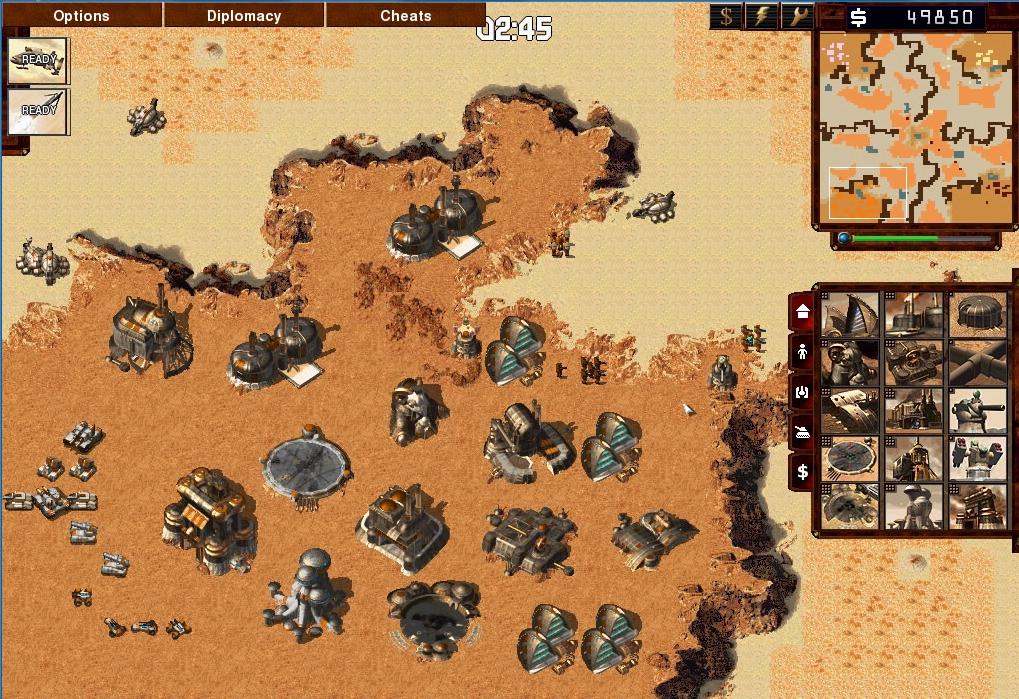Switch to the buildings production tab
This screenshot has width=1019, height=699.
point(801,312)
